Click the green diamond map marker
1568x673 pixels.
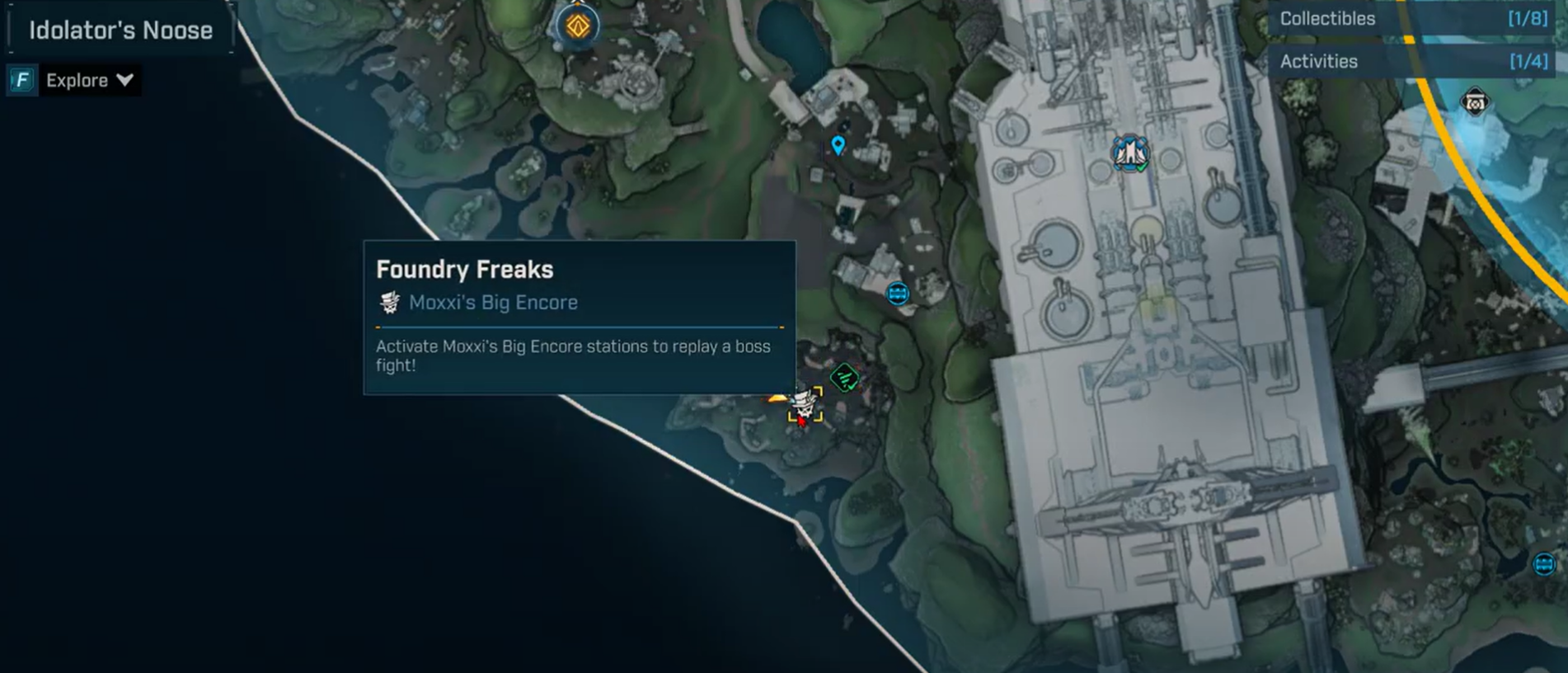844,379
